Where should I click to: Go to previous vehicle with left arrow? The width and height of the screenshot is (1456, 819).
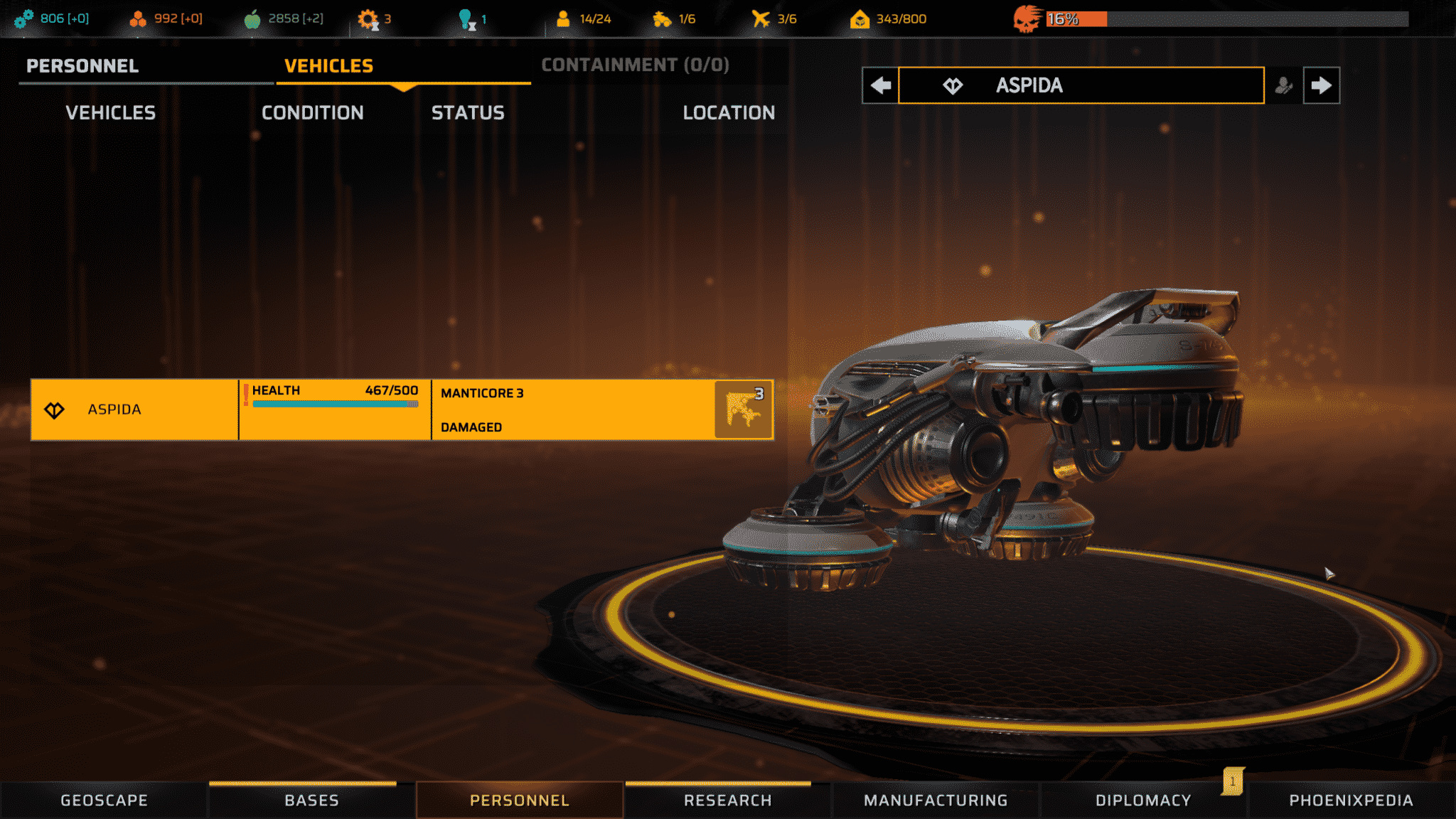(880, 85)
